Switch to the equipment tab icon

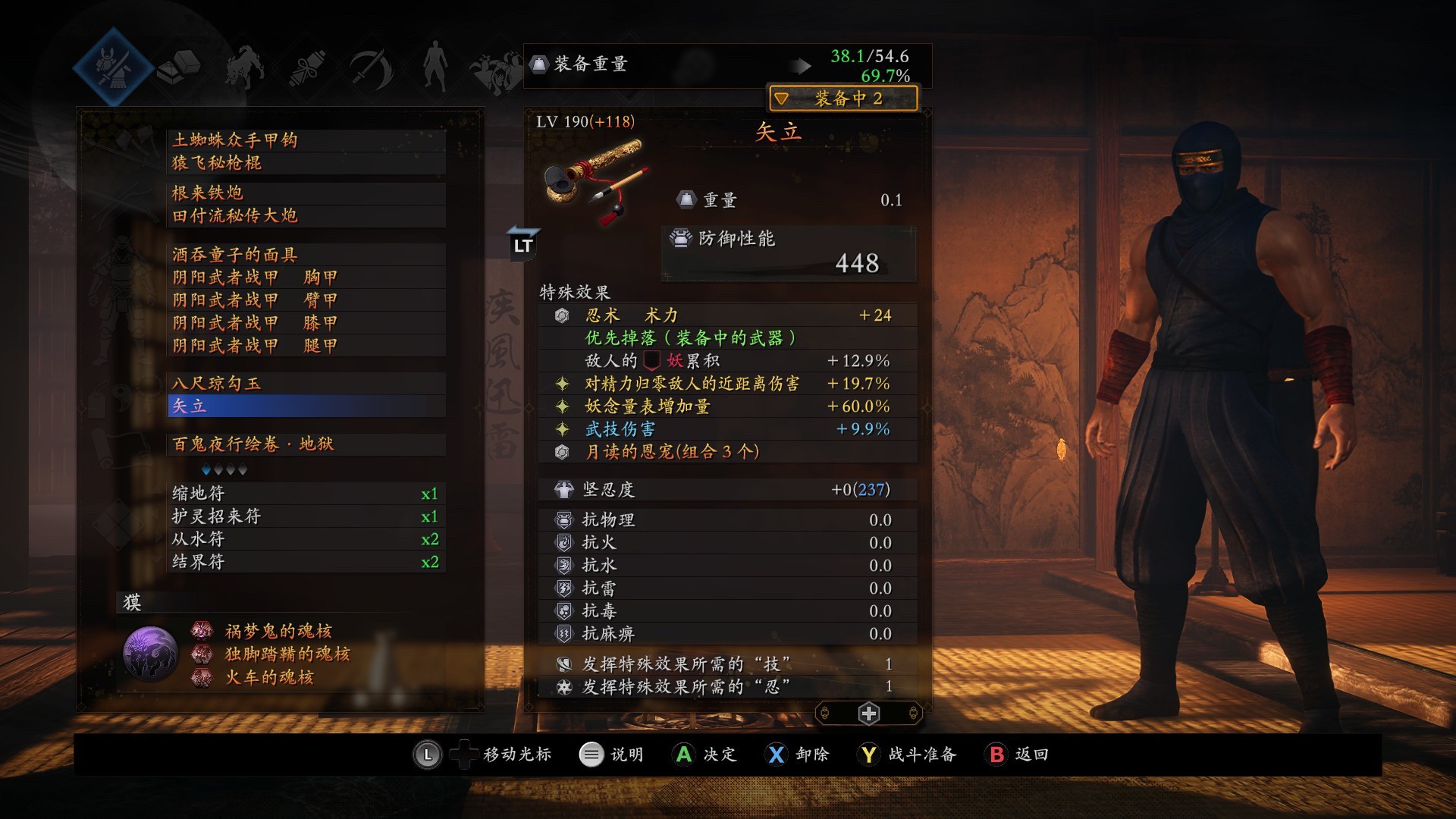pyautogui.click(x=114, y=66)
